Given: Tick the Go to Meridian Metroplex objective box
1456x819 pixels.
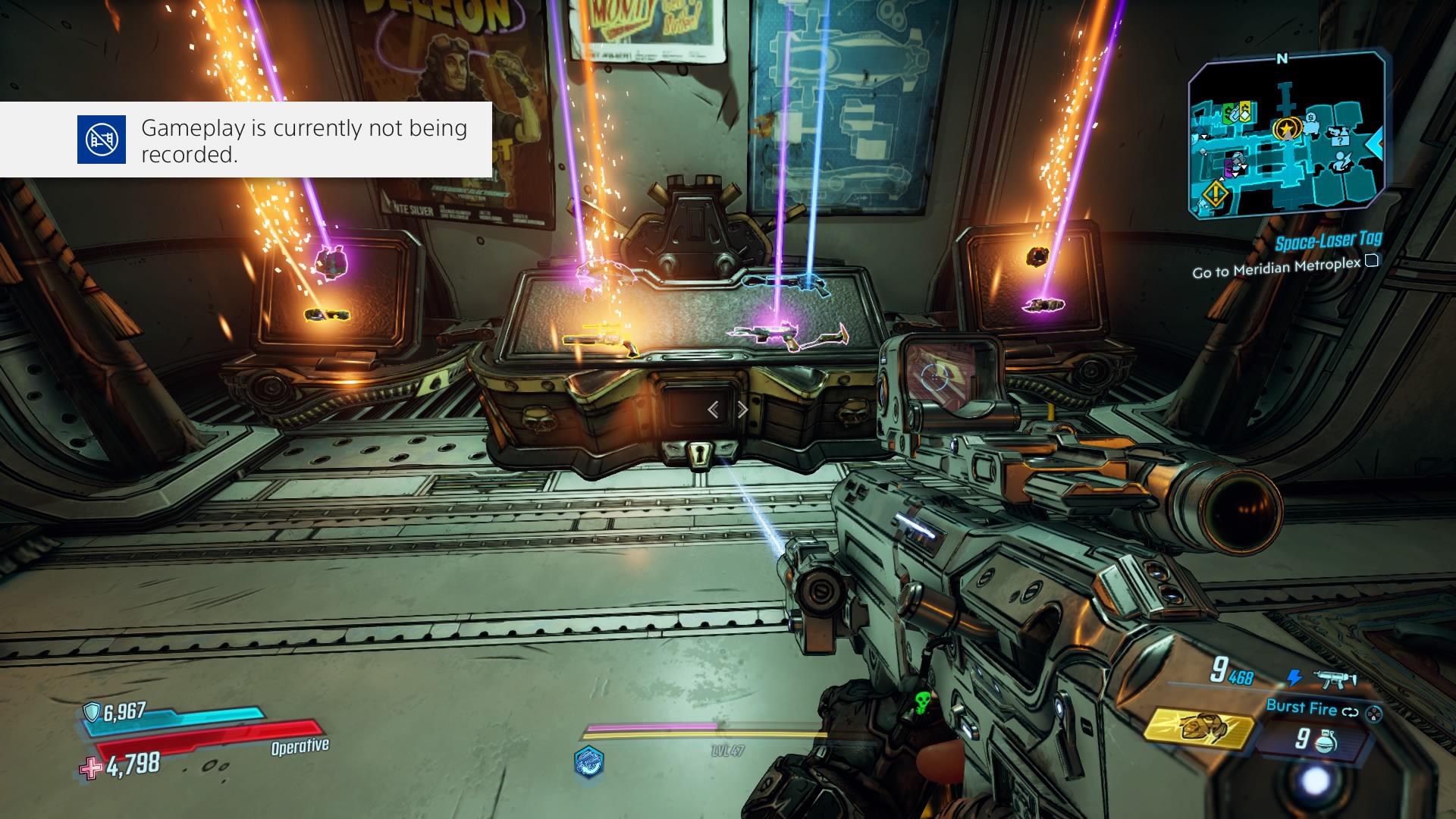Looking at the screenshot, I should (x=1371, y=262).
